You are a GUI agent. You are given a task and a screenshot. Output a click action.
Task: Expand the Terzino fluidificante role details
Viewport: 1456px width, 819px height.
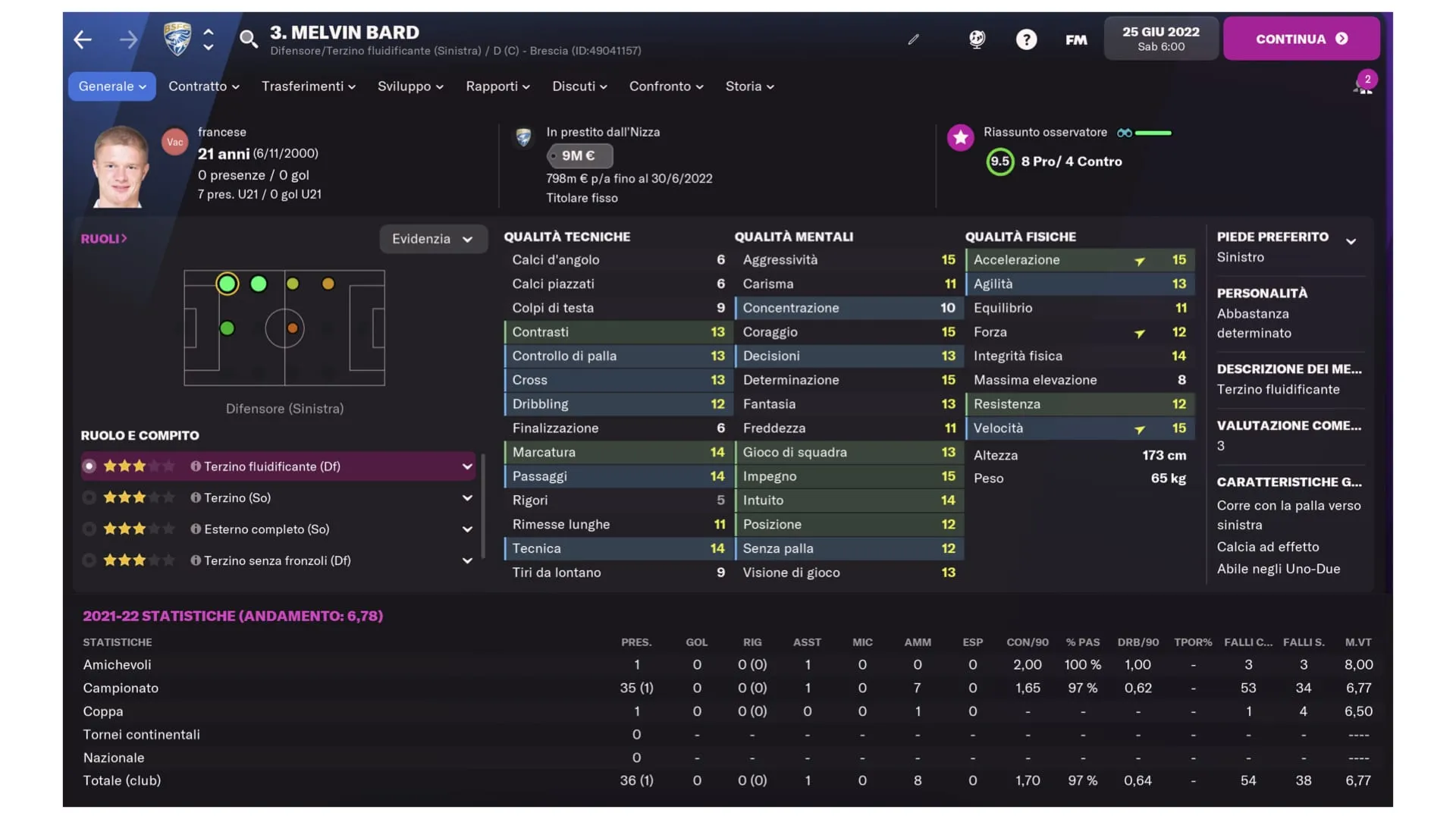(467, 466)
